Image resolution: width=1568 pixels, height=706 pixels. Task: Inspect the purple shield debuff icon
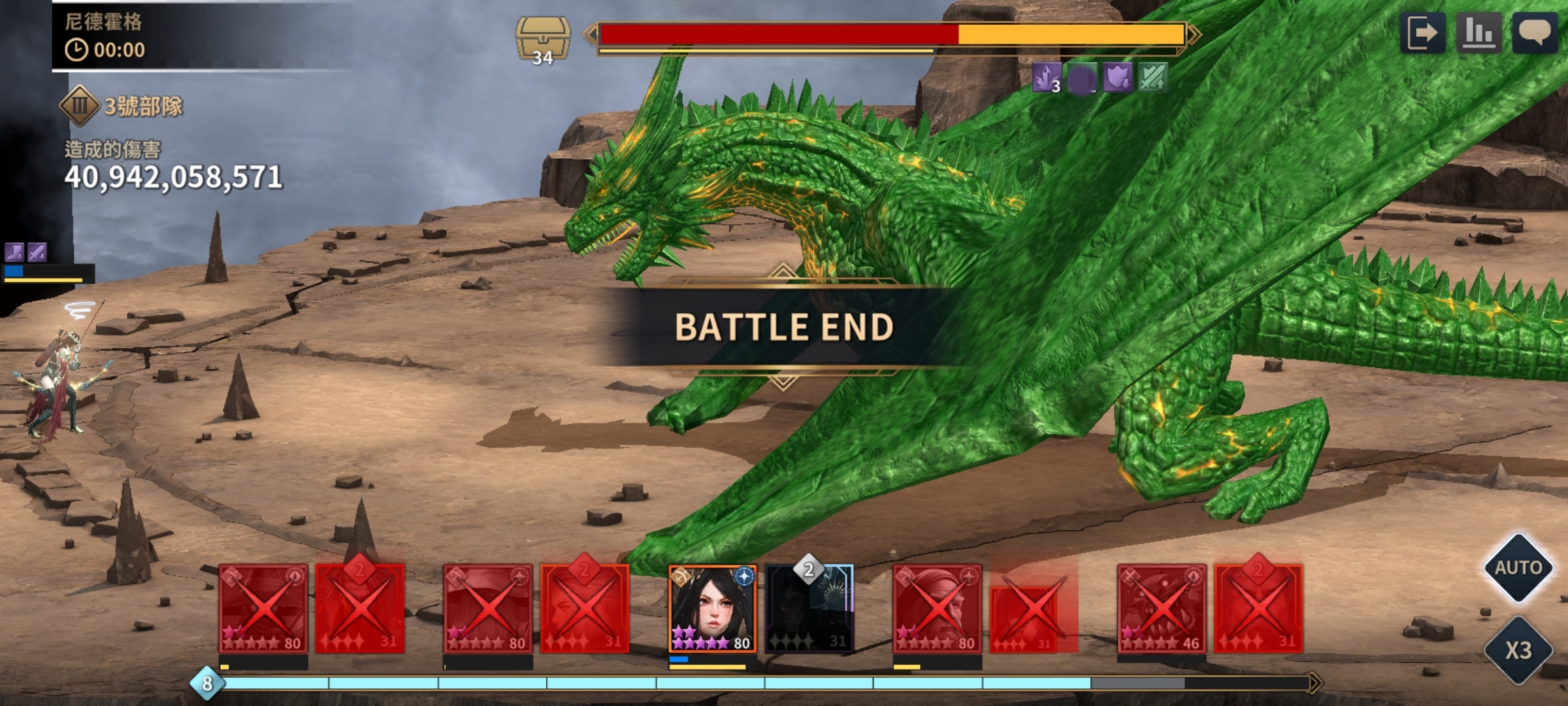1118,79
